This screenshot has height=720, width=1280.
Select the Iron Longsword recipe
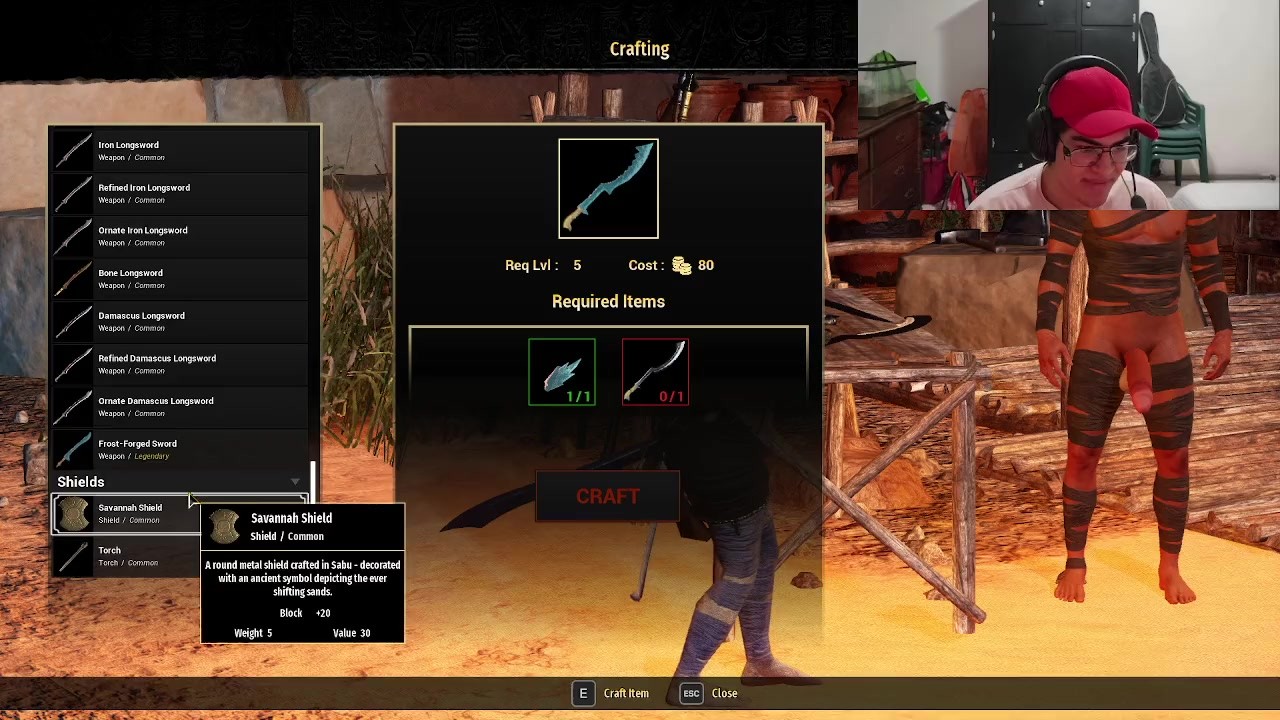tap(180, 150)
